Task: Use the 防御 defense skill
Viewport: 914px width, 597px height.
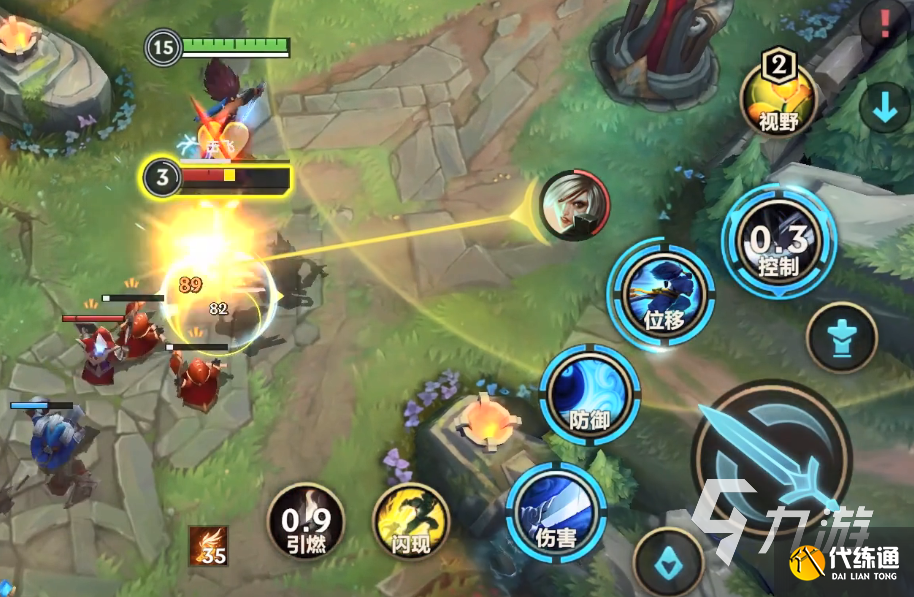Action: click(x=590, y=396)
